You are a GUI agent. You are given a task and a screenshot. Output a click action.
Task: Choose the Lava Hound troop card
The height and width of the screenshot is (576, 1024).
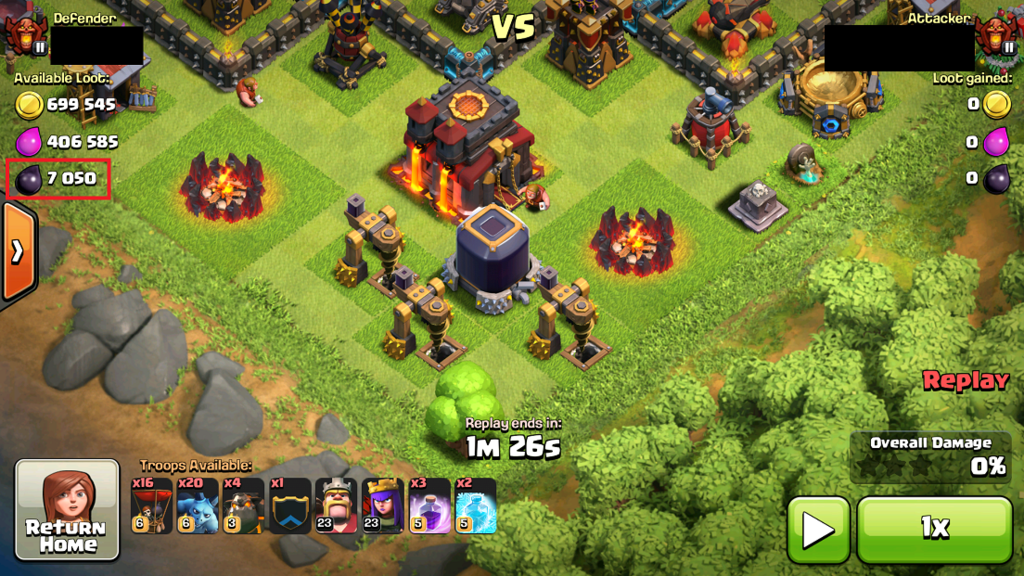244,505
